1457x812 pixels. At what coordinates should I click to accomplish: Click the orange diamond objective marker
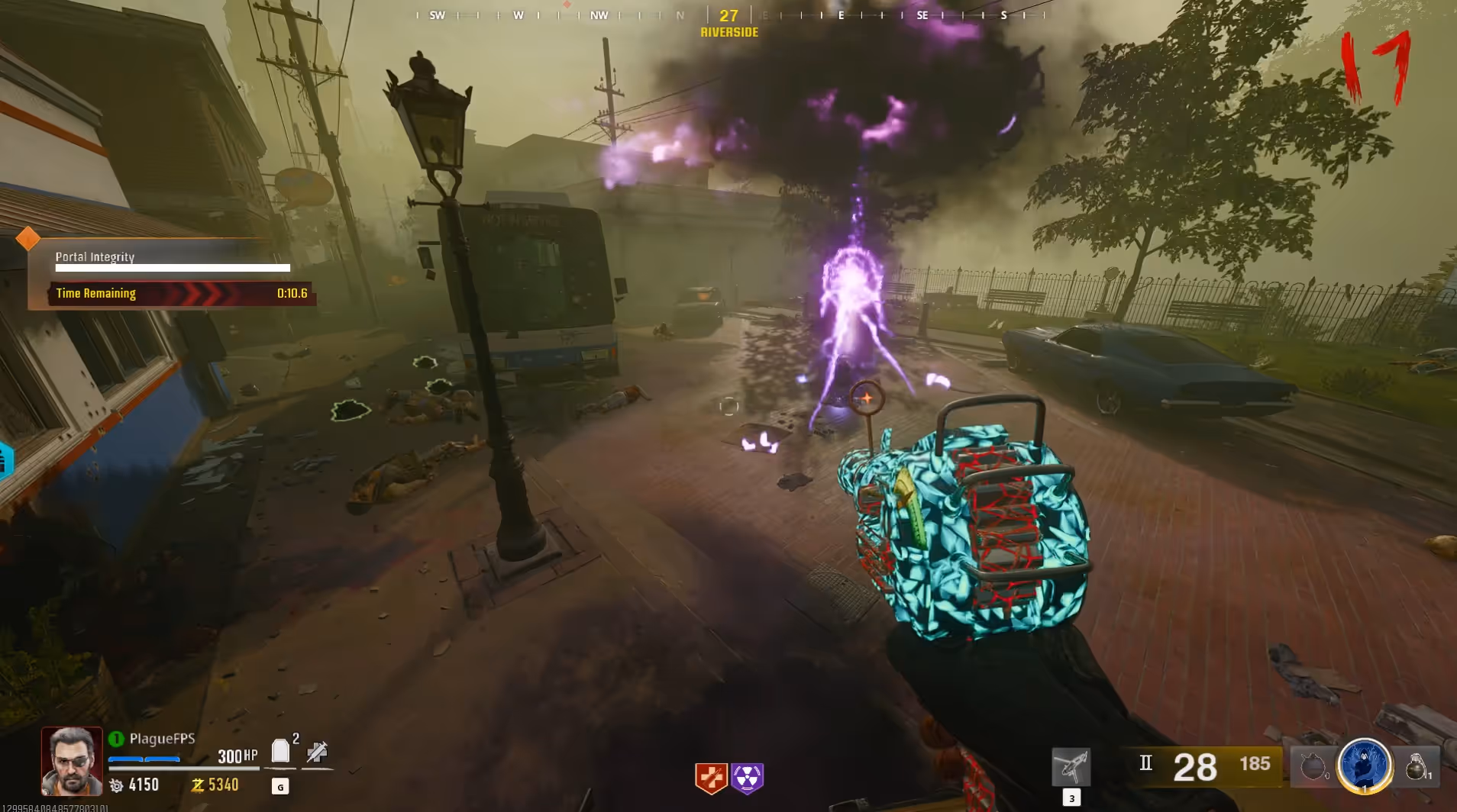coord(28,239)
